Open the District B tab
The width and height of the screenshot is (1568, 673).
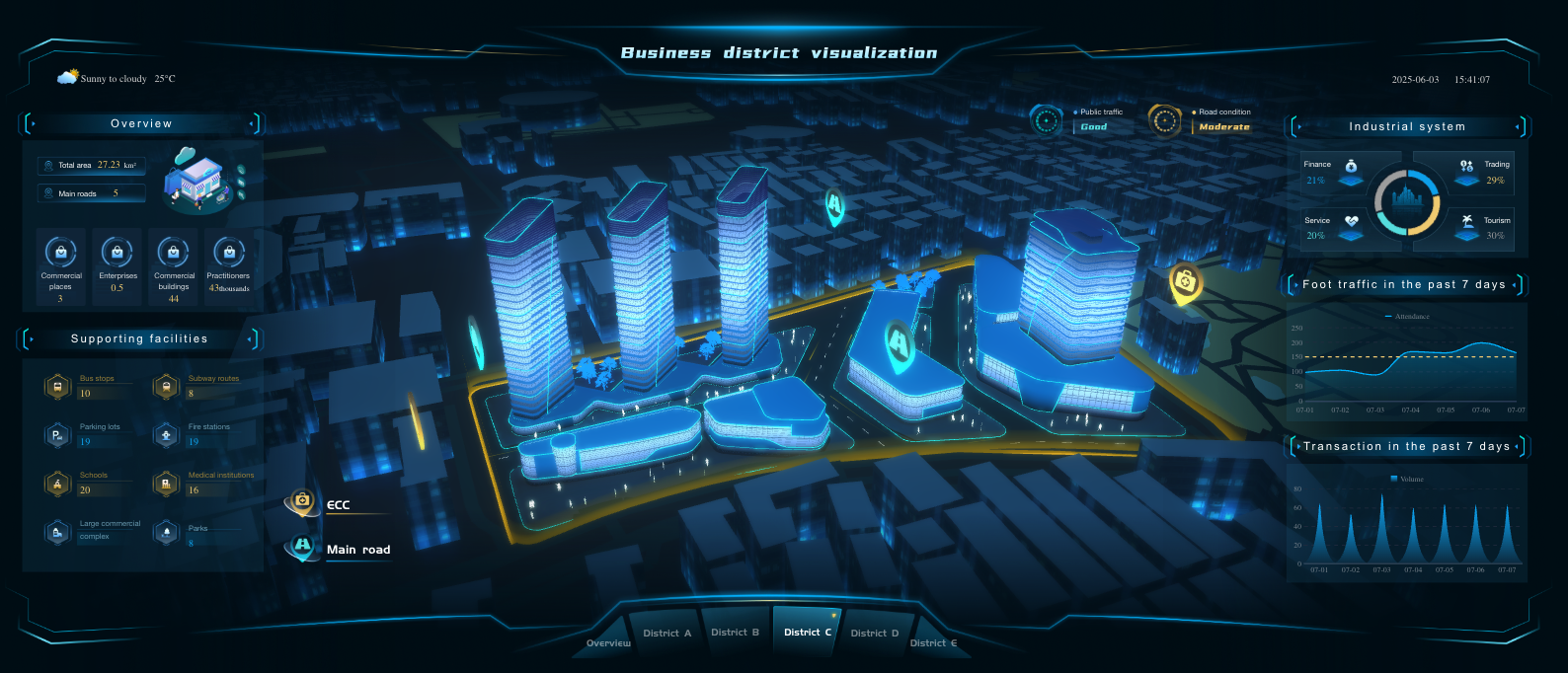[x=735, y=633]
